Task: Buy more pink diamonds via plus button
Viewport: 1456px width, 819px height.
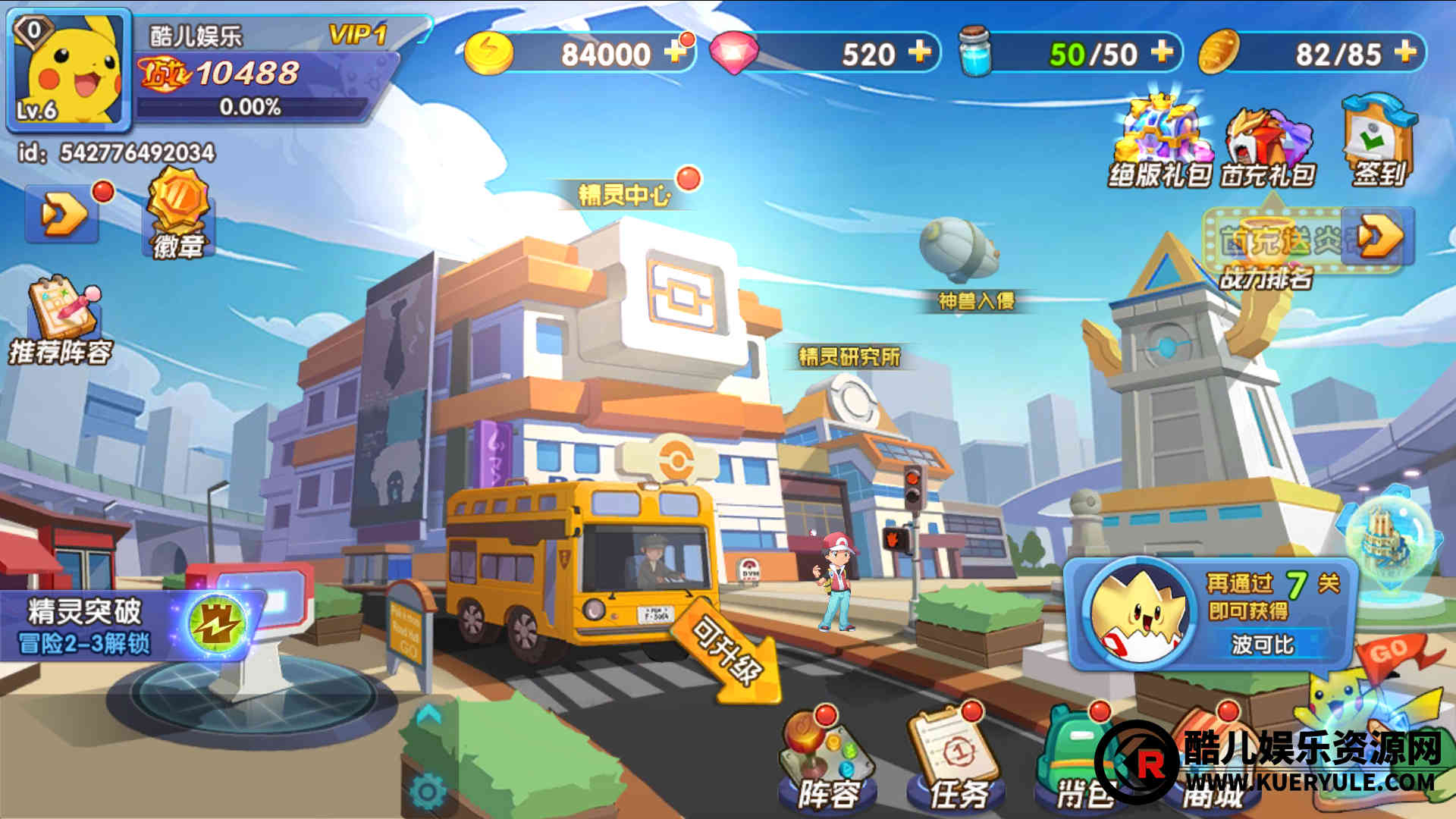Action: point(919,52)
